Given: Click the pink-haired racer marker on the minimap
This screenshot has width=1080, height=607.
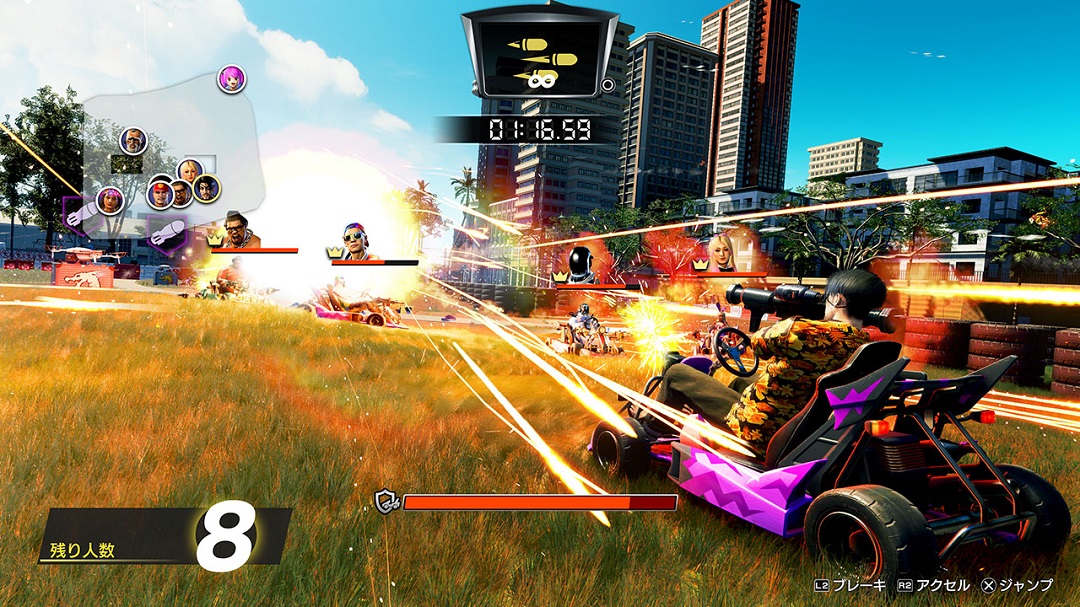Looking at the screenshot, I should (x=232, y=79).
